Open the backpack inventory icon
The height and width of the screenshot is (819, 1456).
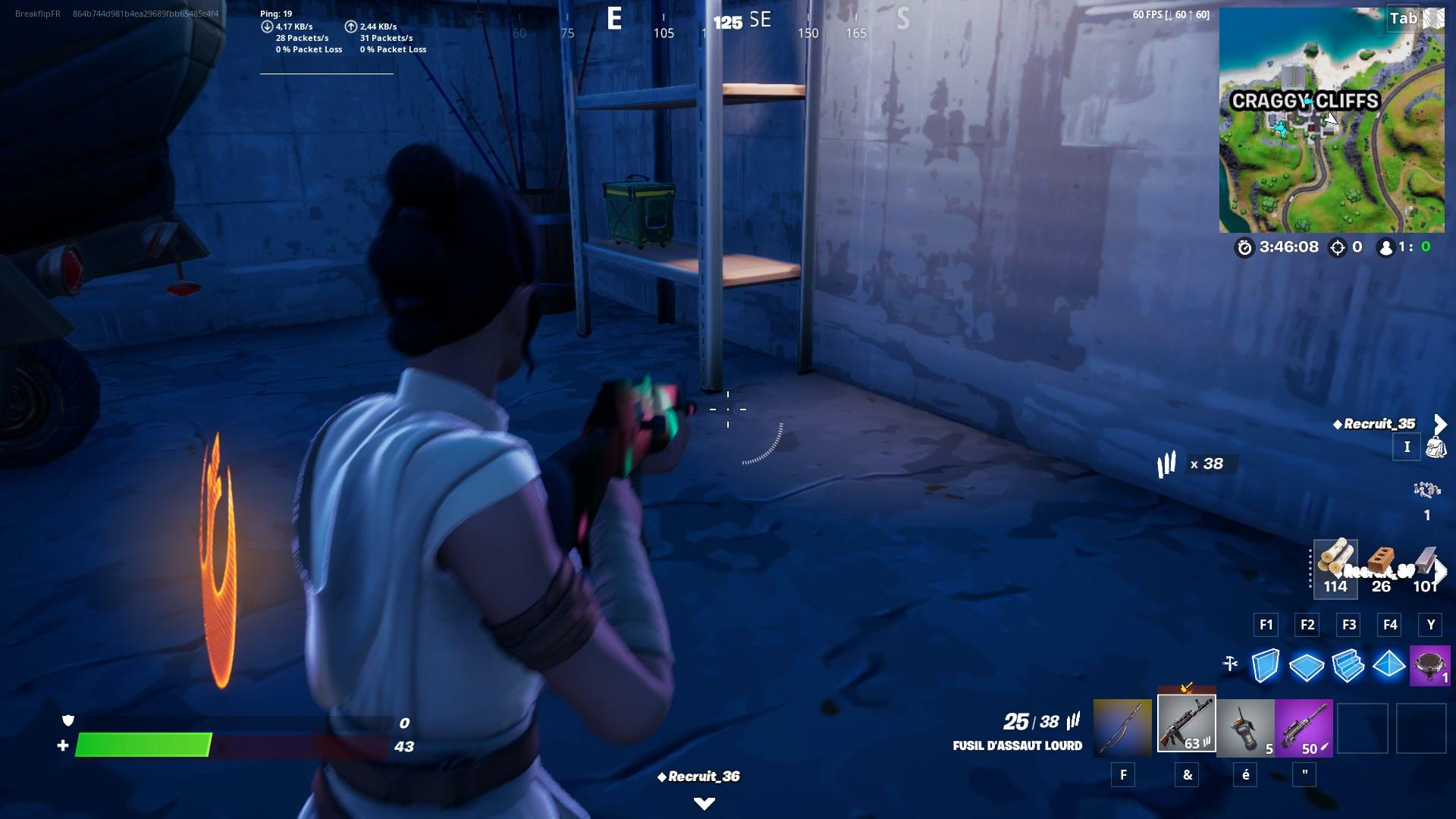[x=1436, y=447]
